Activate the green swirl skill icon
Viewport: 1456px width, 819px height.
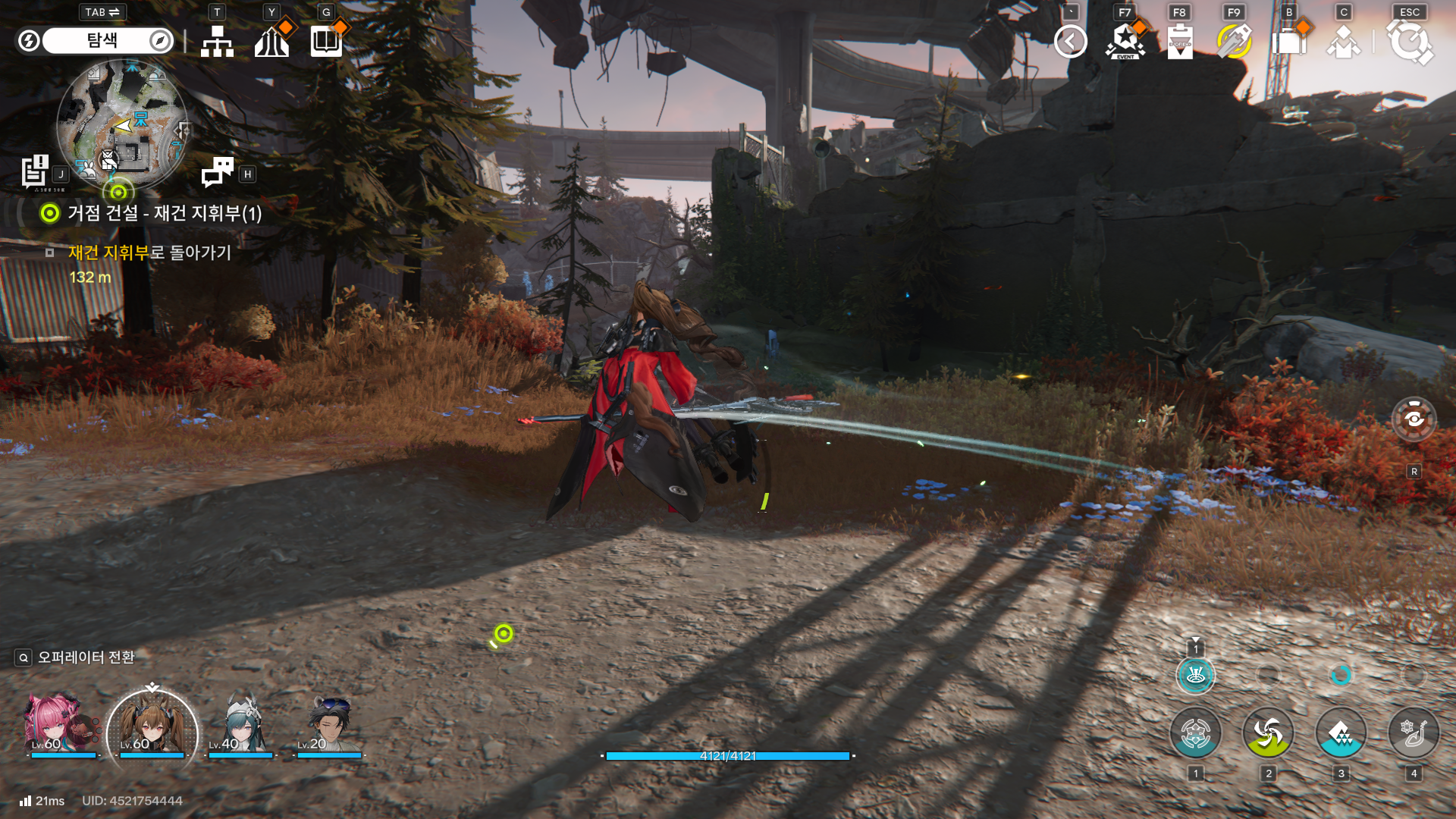[x=1268, y=733]
